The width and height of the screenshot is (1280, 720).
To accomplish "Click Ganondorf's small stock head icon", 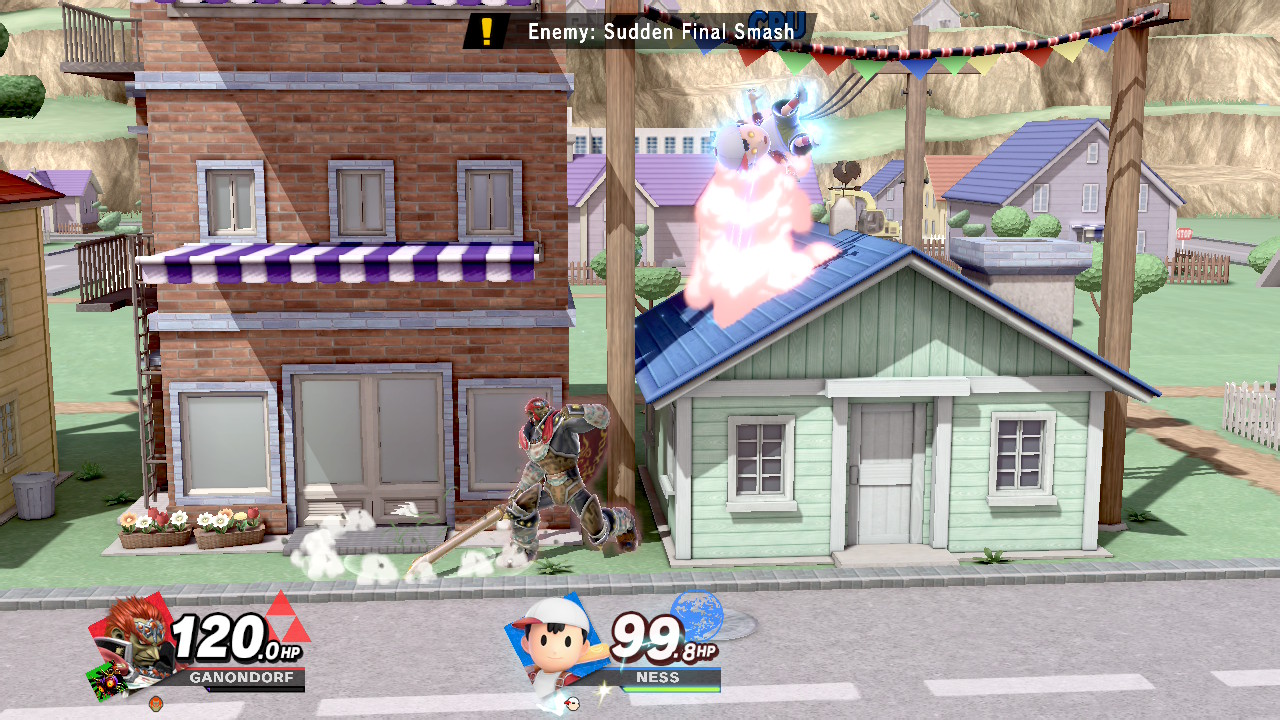I will click(x=155, y=704).
